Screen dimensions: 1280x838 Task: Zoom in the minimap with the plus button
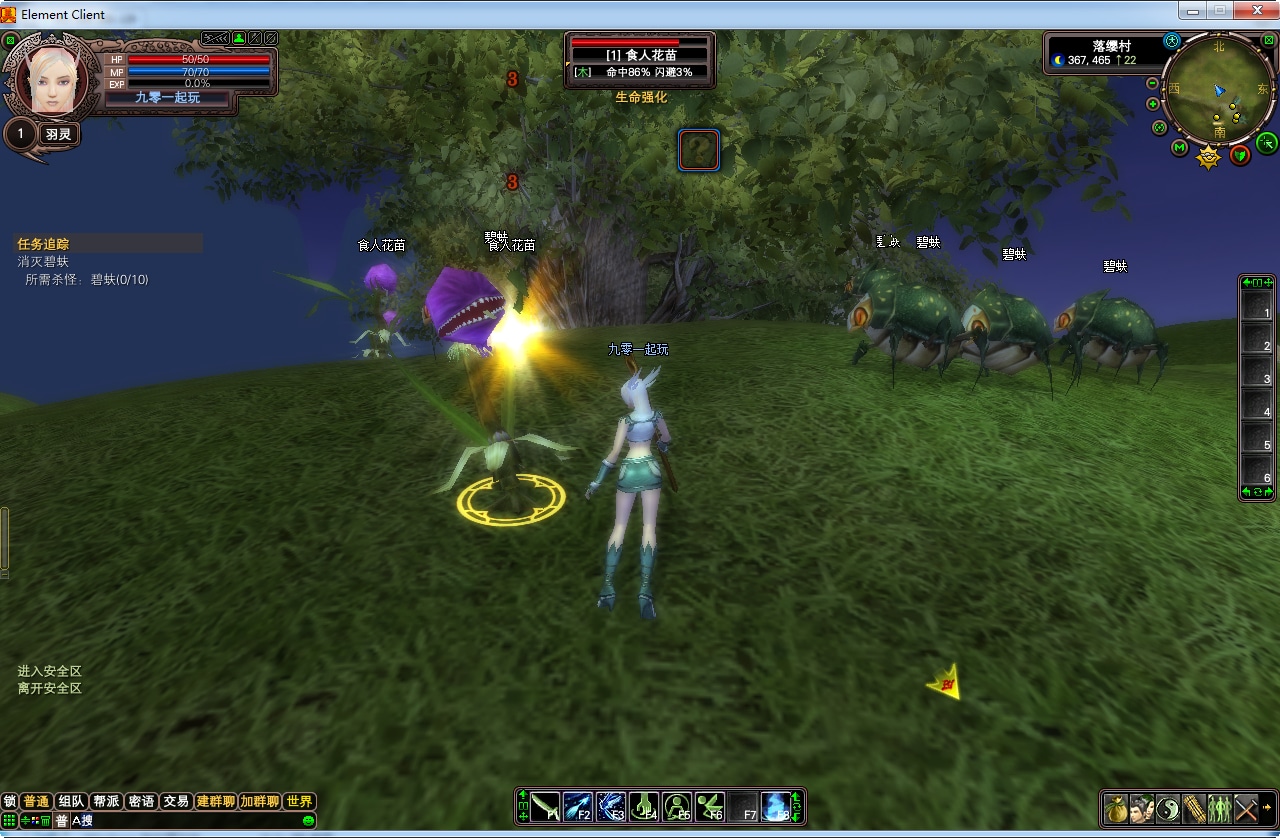[x=1153, y=104]
